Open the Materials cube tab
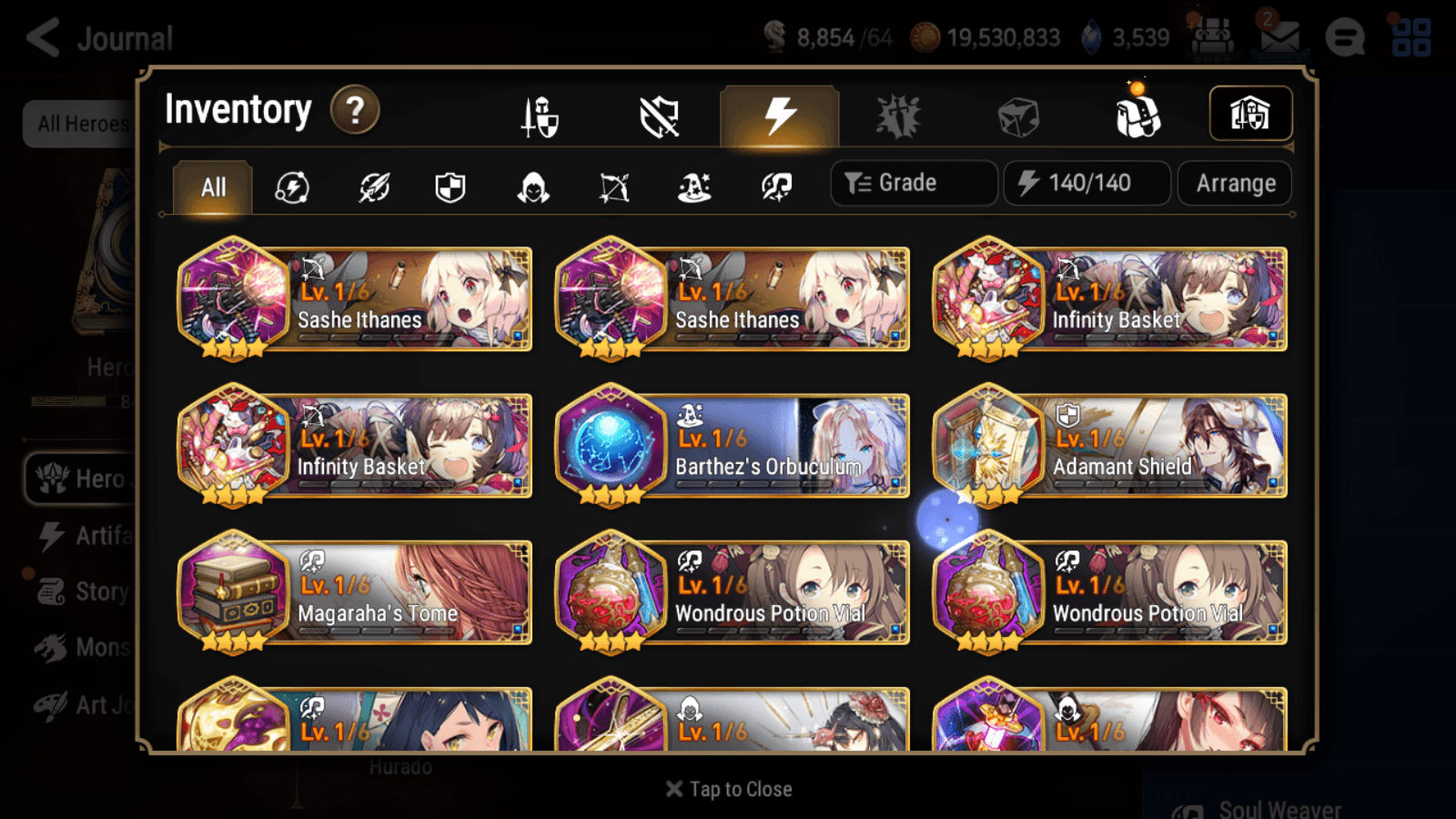 tap(1016, 114)
